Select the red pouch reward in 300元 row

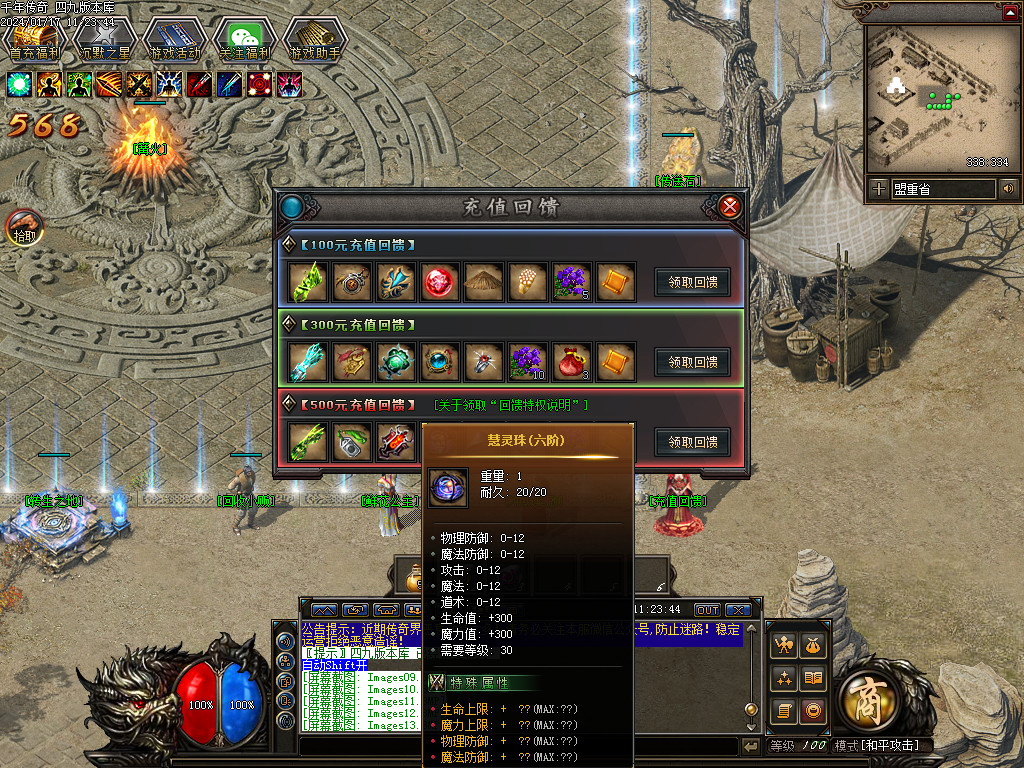pos(571,362)
